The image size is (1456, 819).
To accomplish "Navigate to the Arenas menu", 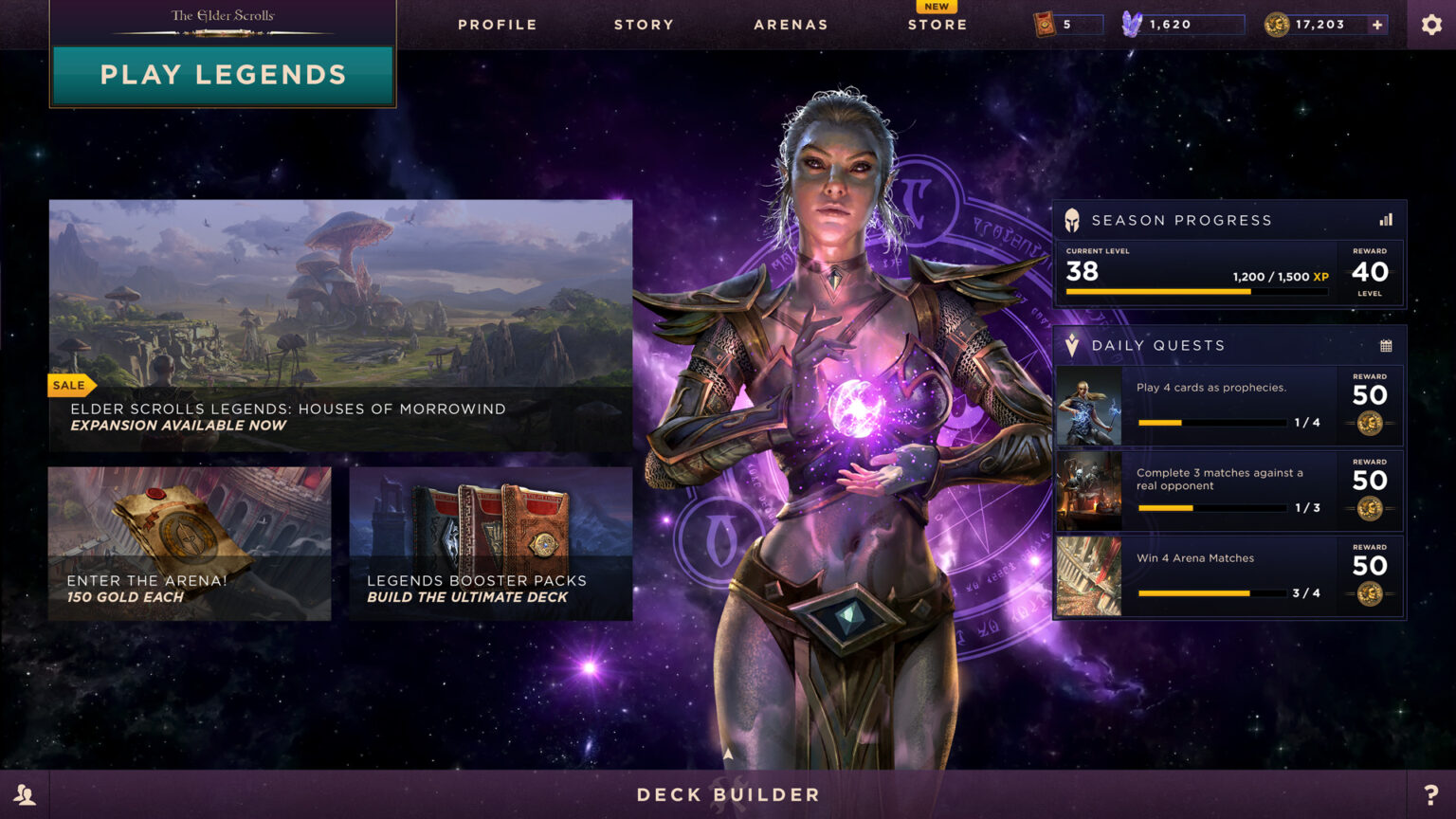I will (x=792, y=25).
